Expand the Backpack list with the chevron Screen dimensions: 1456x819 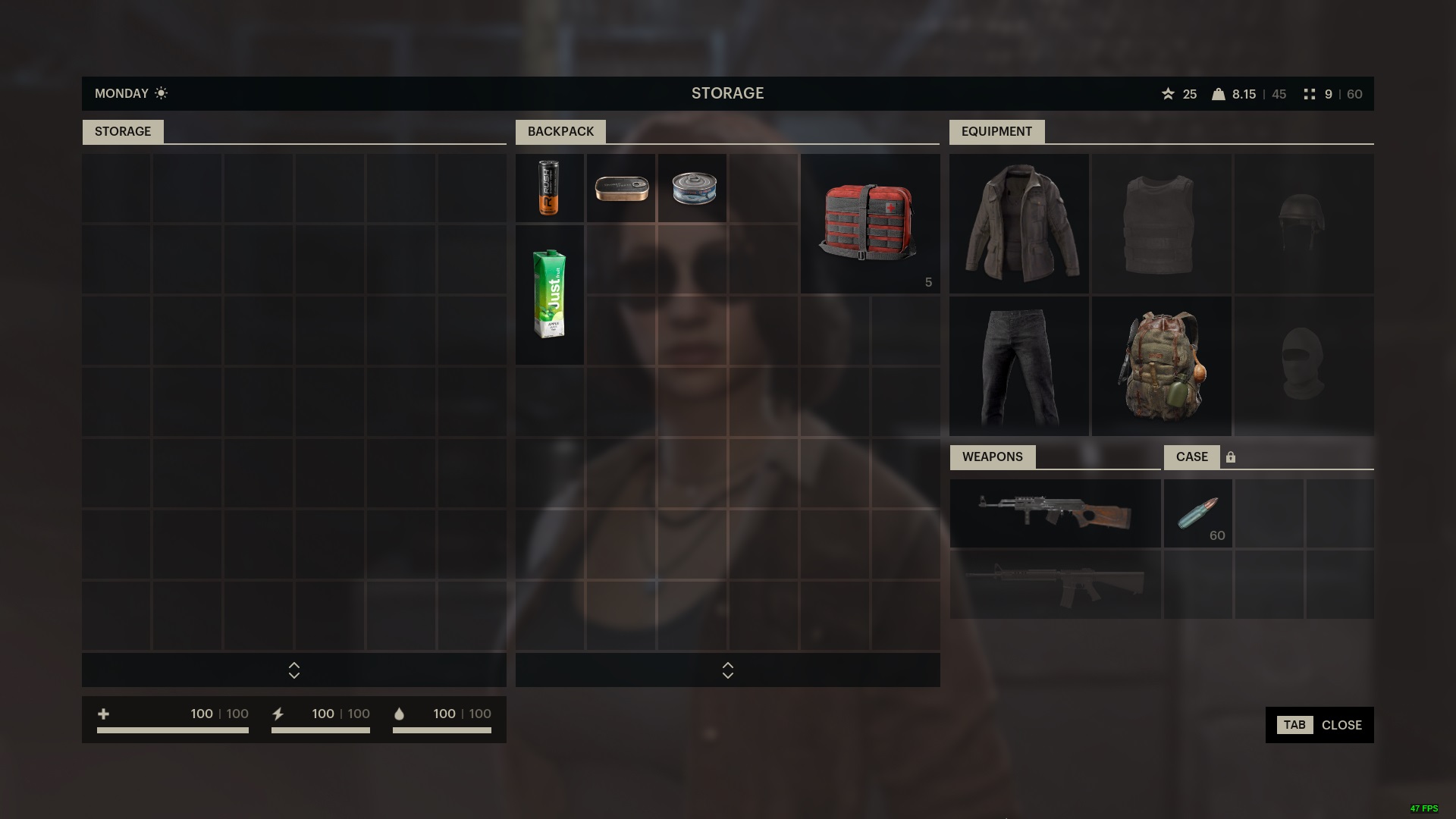727,670
